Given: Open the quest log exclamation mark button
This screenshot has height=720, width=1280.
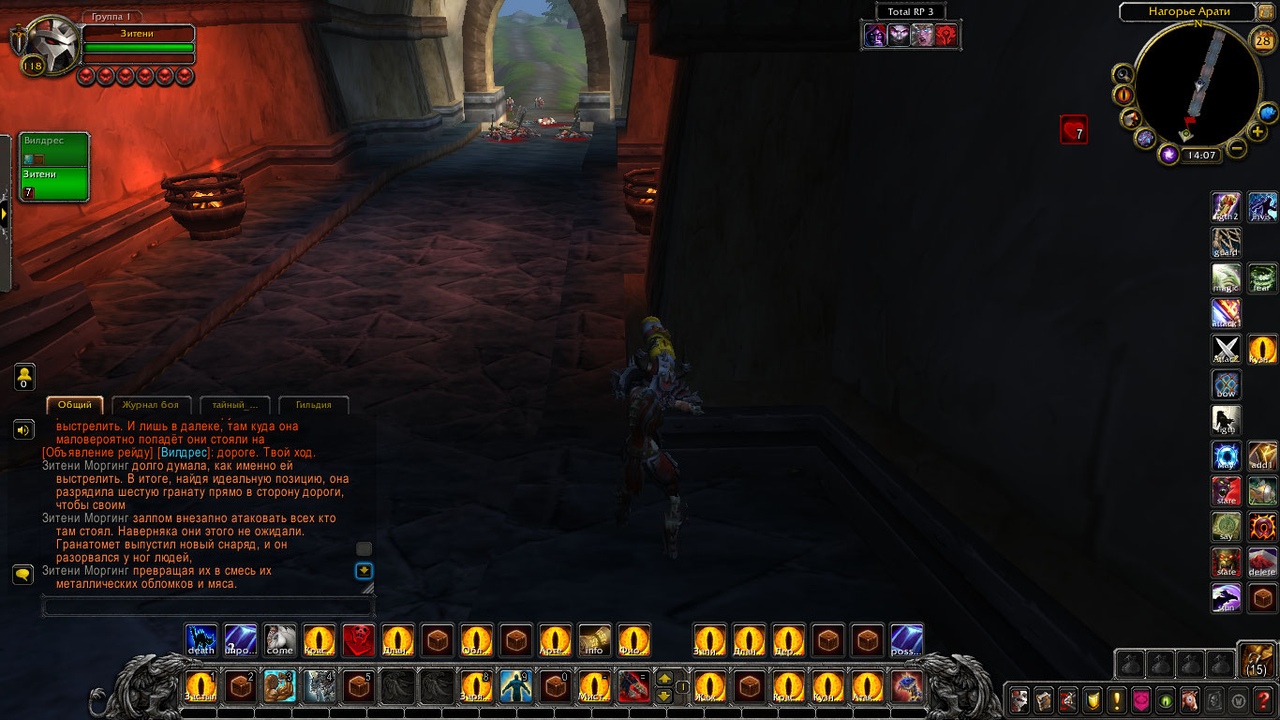Looking at the screenshot, I should 1116,700.
